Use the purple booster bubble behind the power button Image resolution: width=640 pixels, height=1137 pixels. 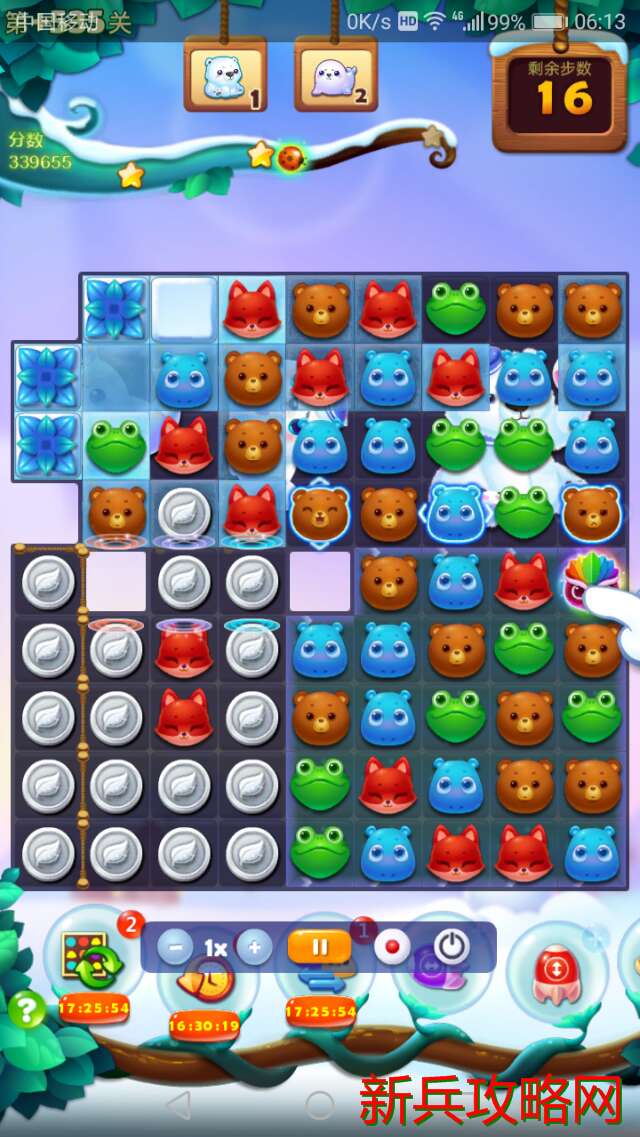coord(430,975)
